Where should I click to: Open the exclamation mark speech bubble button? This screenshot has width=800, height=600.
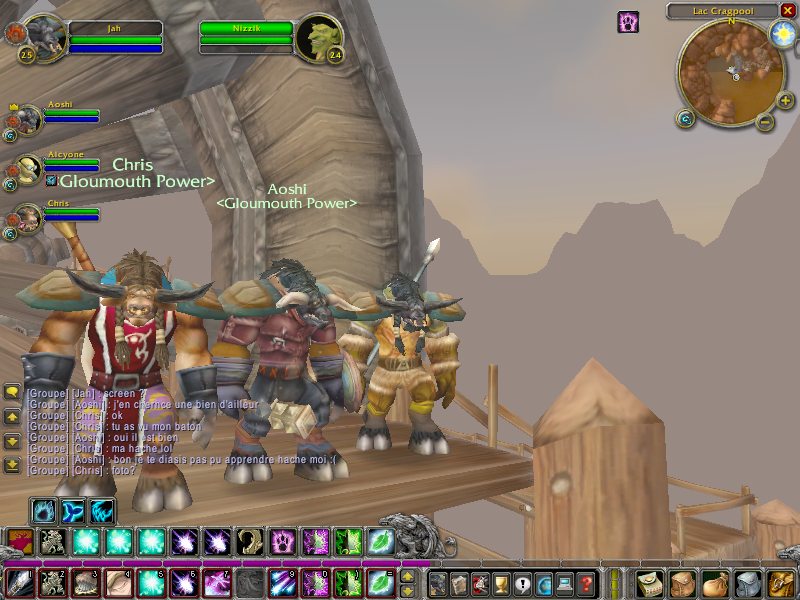click(522, 584)
